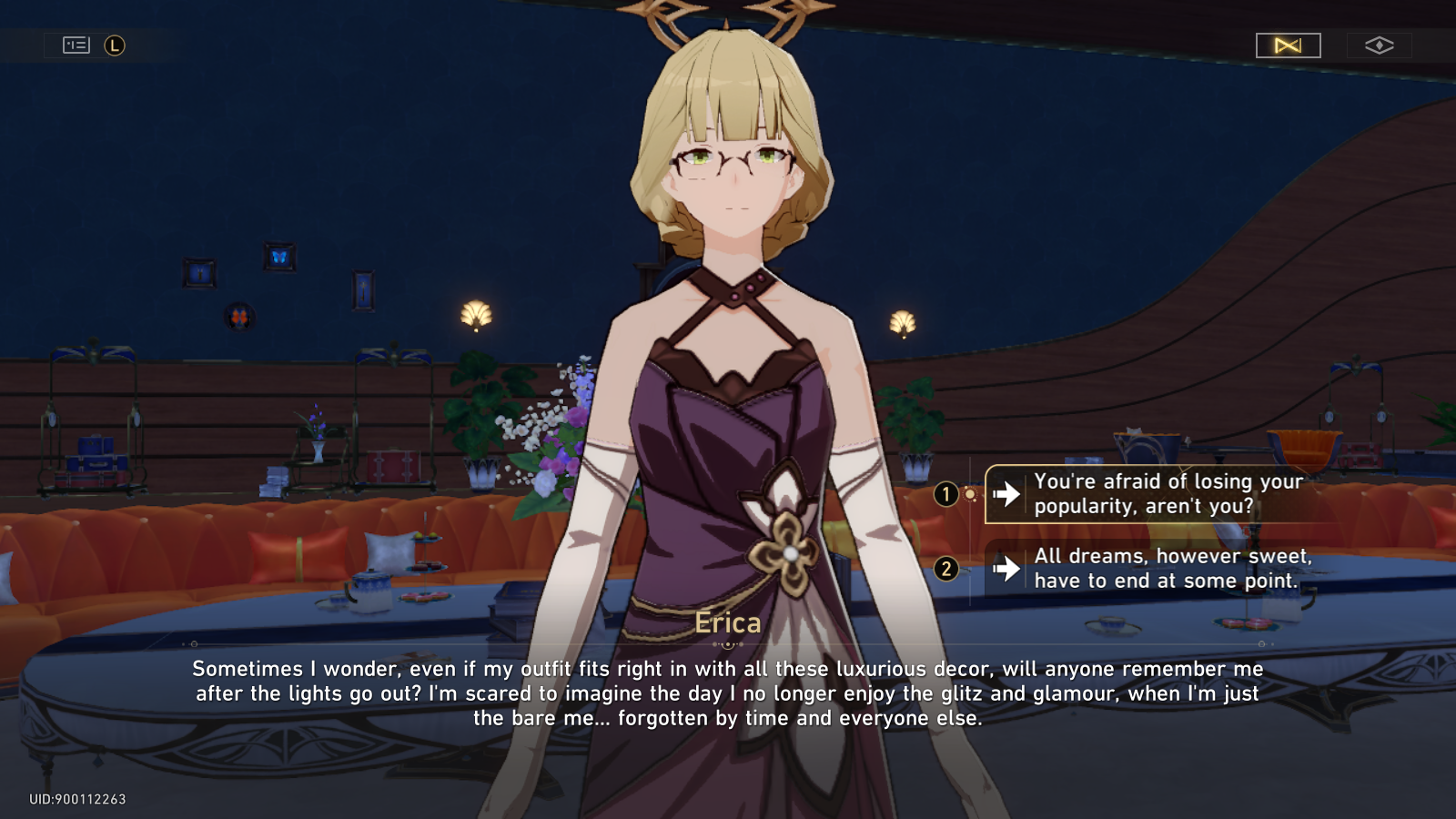Click the numbered badge 1 marker
Image resolution: width=1456 pixels, height=819 pixels.
click(946, 494)
